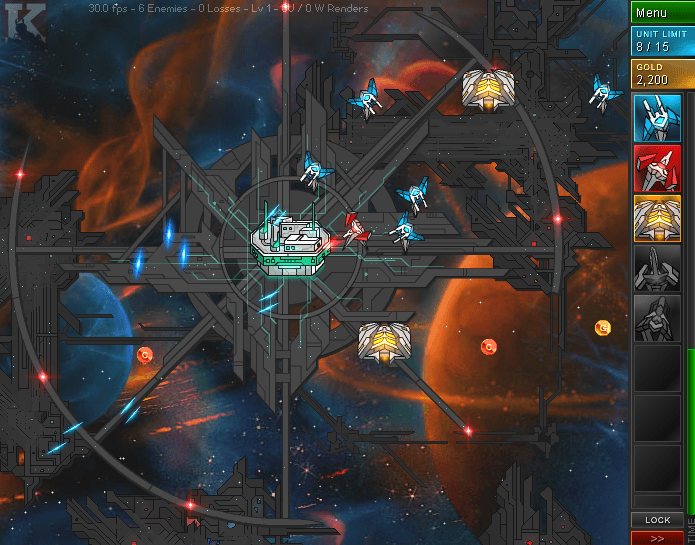Toggle the LOCK button
Viewport: 695px width, 545px height.
[657, 520]
